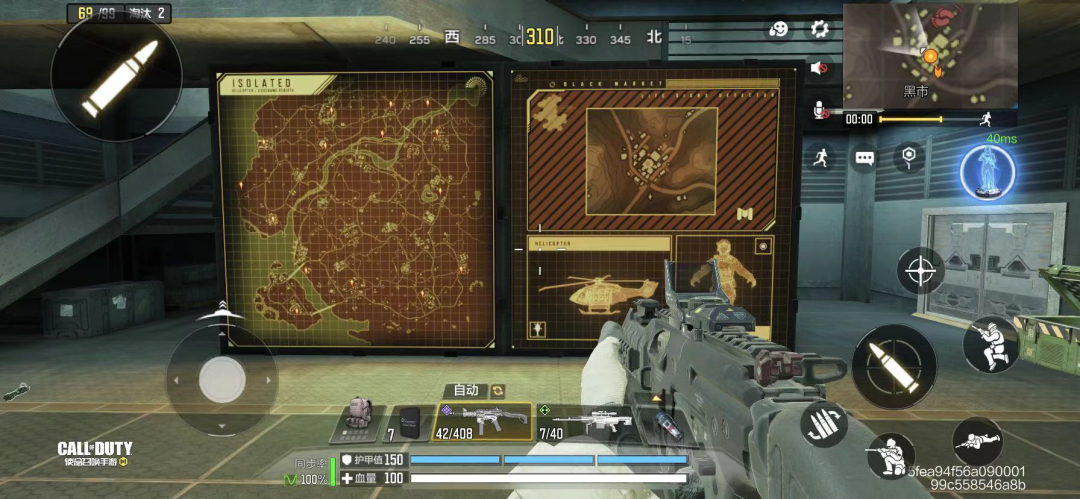
Task: Toggle the muted microphone icon
Action: click(x=820, y=108)
